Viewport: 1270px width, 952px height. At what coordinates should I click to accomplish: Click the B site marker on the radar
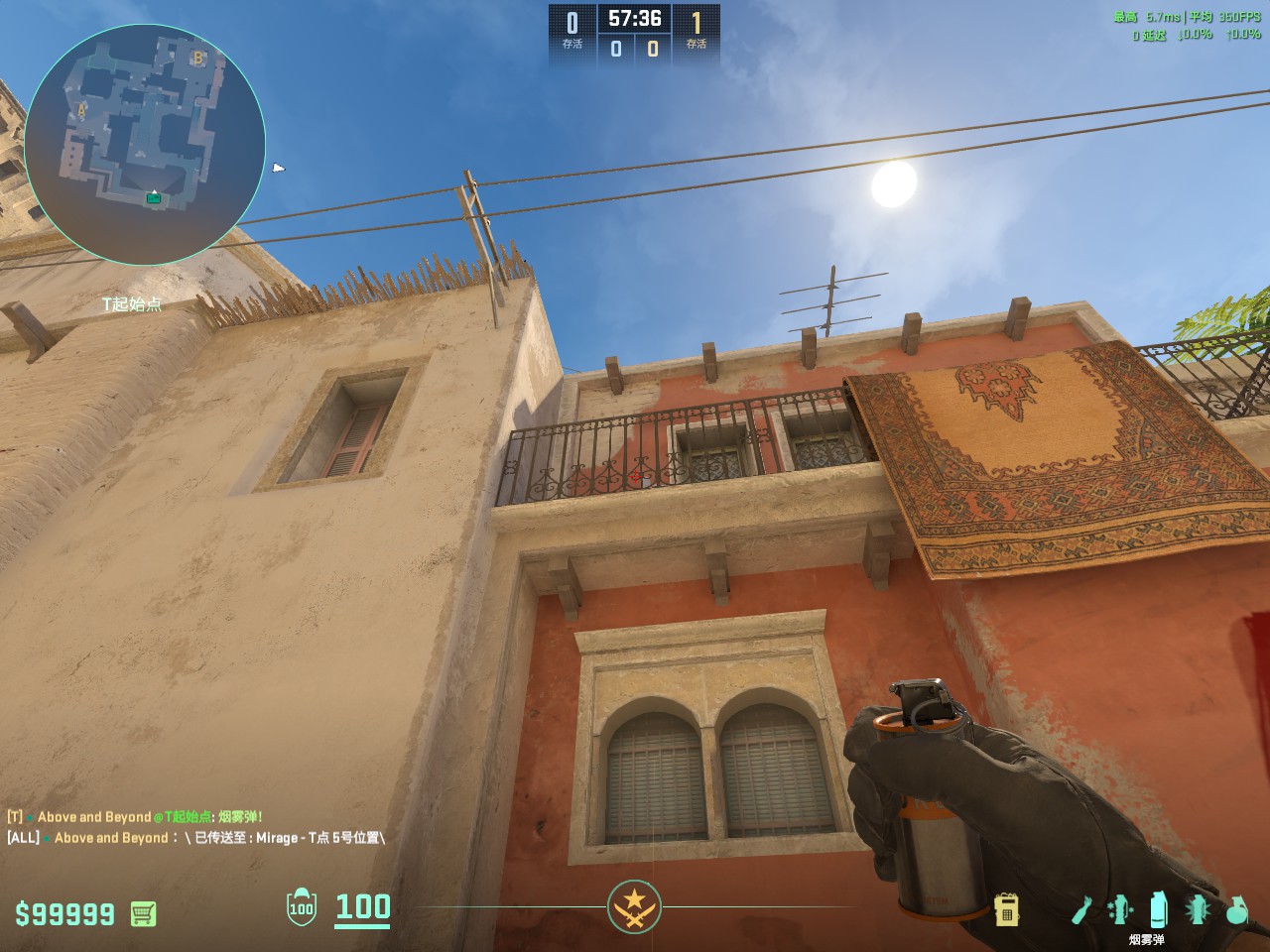197,59
